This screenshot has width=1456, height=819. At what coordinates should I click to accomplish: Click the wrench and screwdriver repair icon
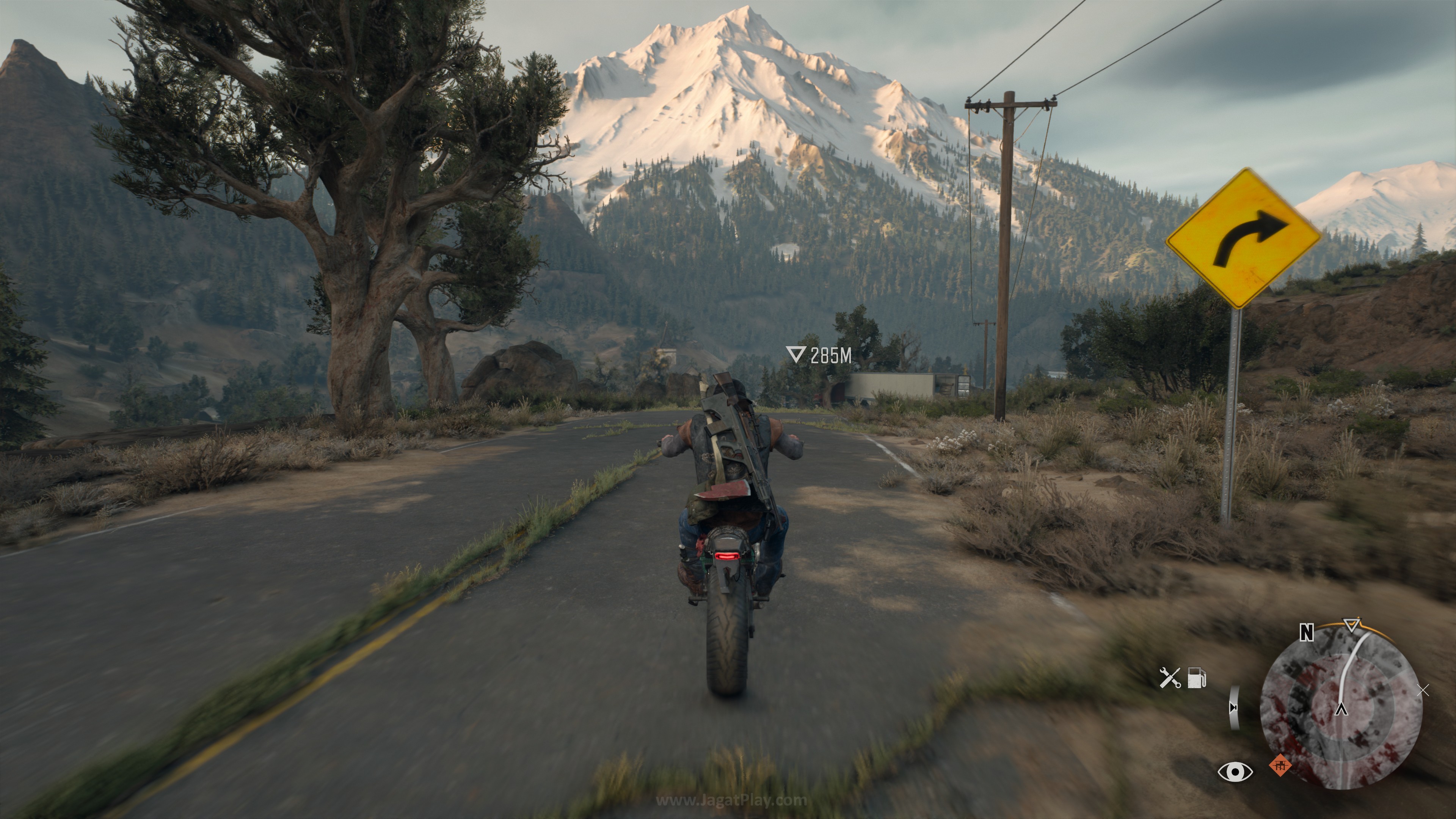[1169, 678]
